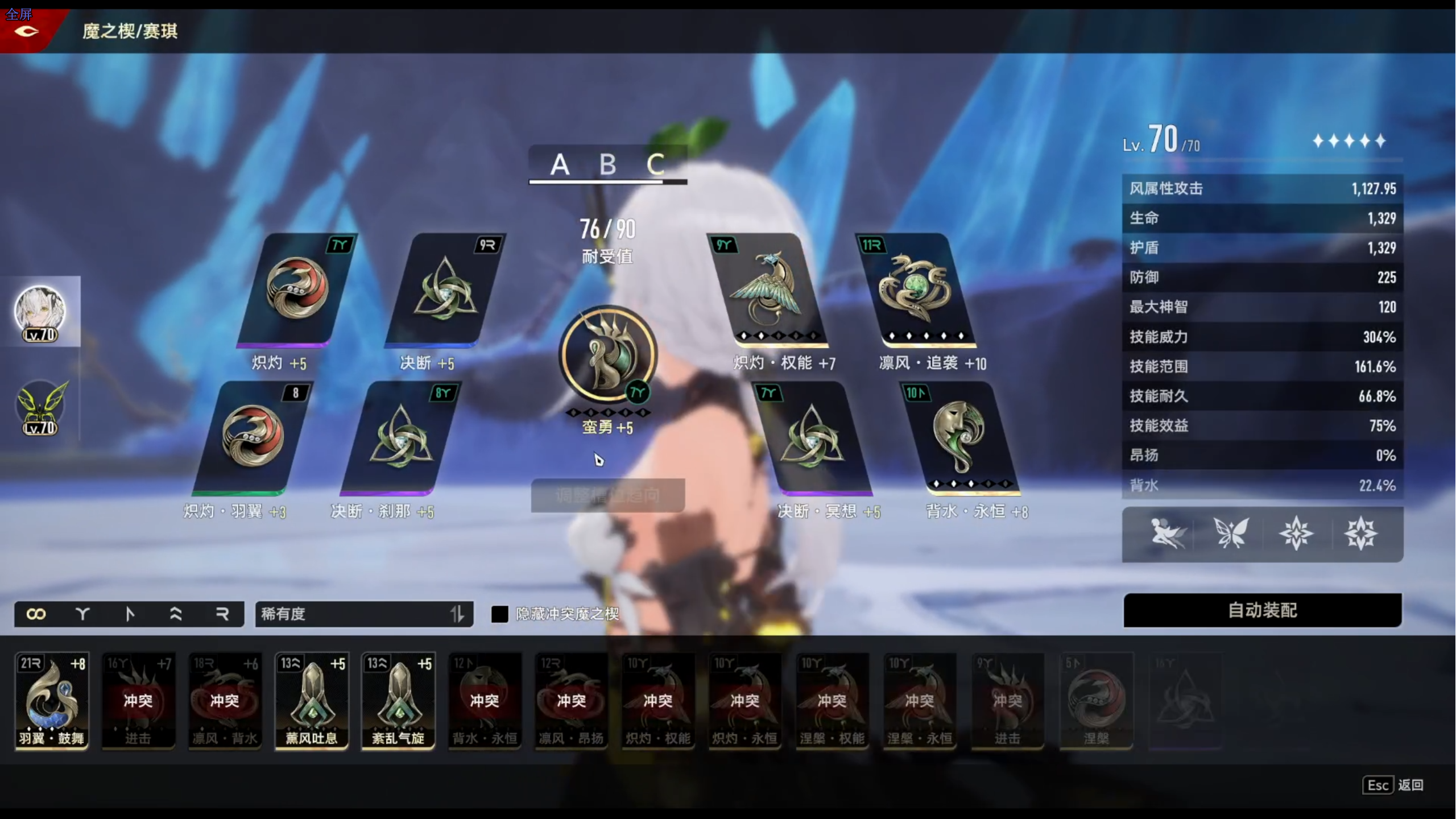Viewport: 1456px width, 819px height.
Task: Select the 炽灼·羽翼 +3 wedge slot
Action: click(252, 437)
